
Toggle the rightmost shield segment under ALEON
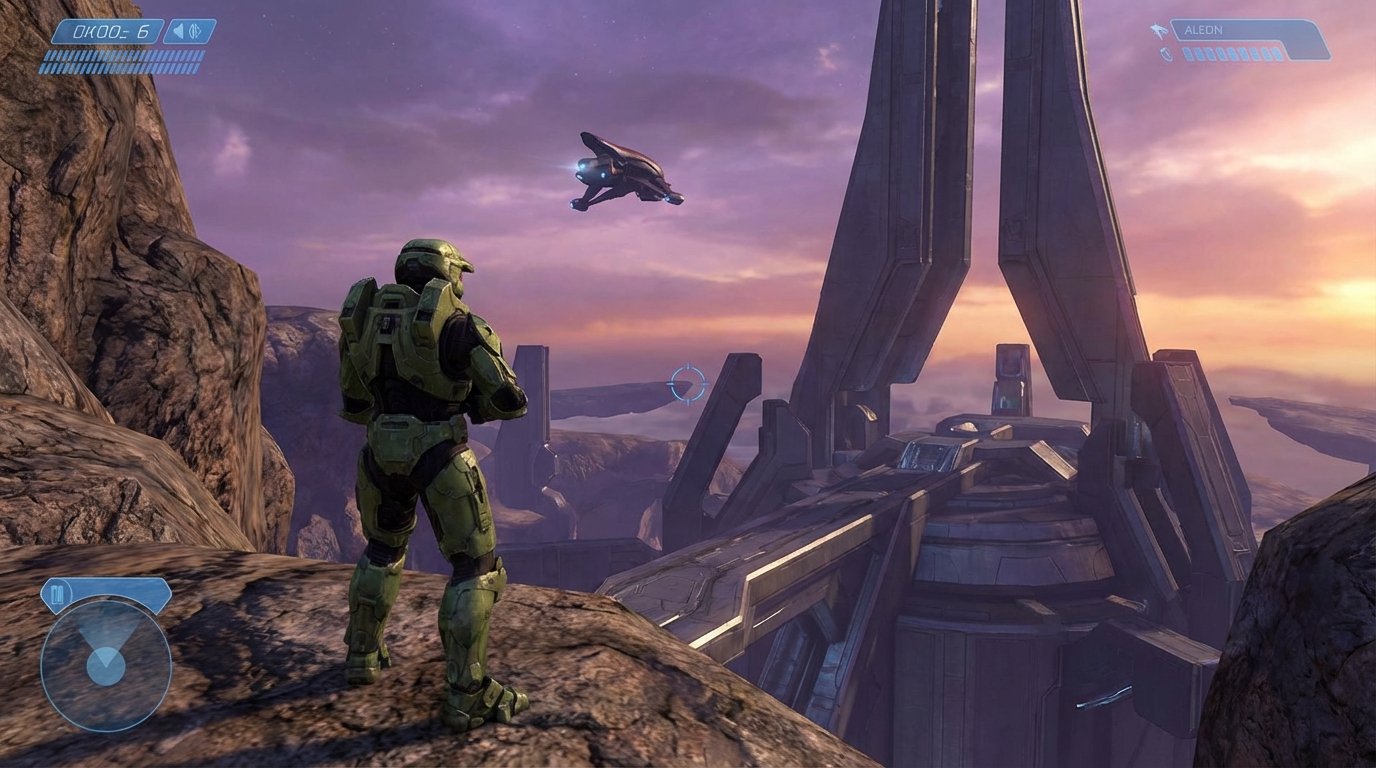pyautogui.click(x=1276, y=54)
